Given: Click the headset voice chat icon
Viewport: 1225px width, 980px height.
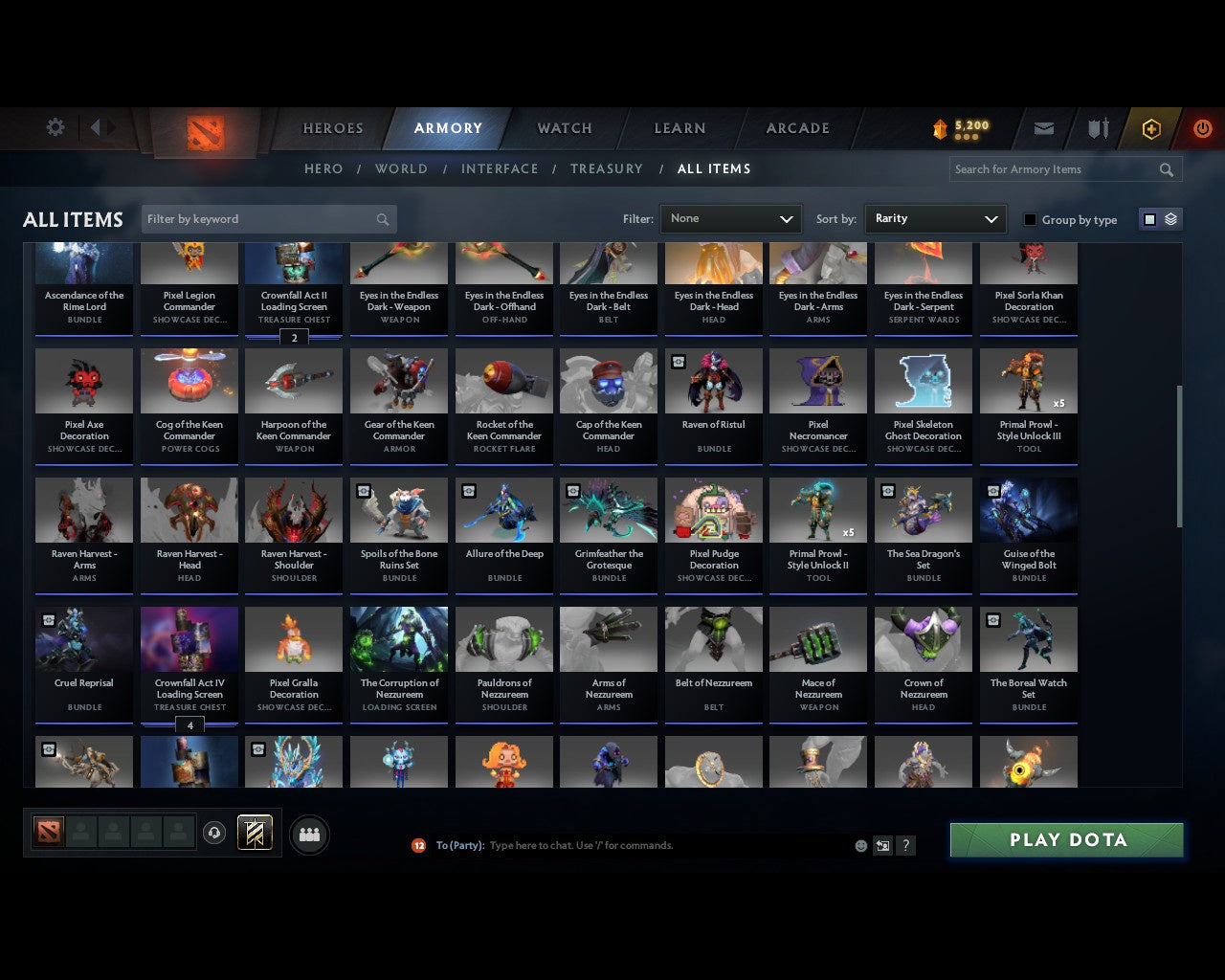Looking at the screenshot, I should tap(213, 832).
